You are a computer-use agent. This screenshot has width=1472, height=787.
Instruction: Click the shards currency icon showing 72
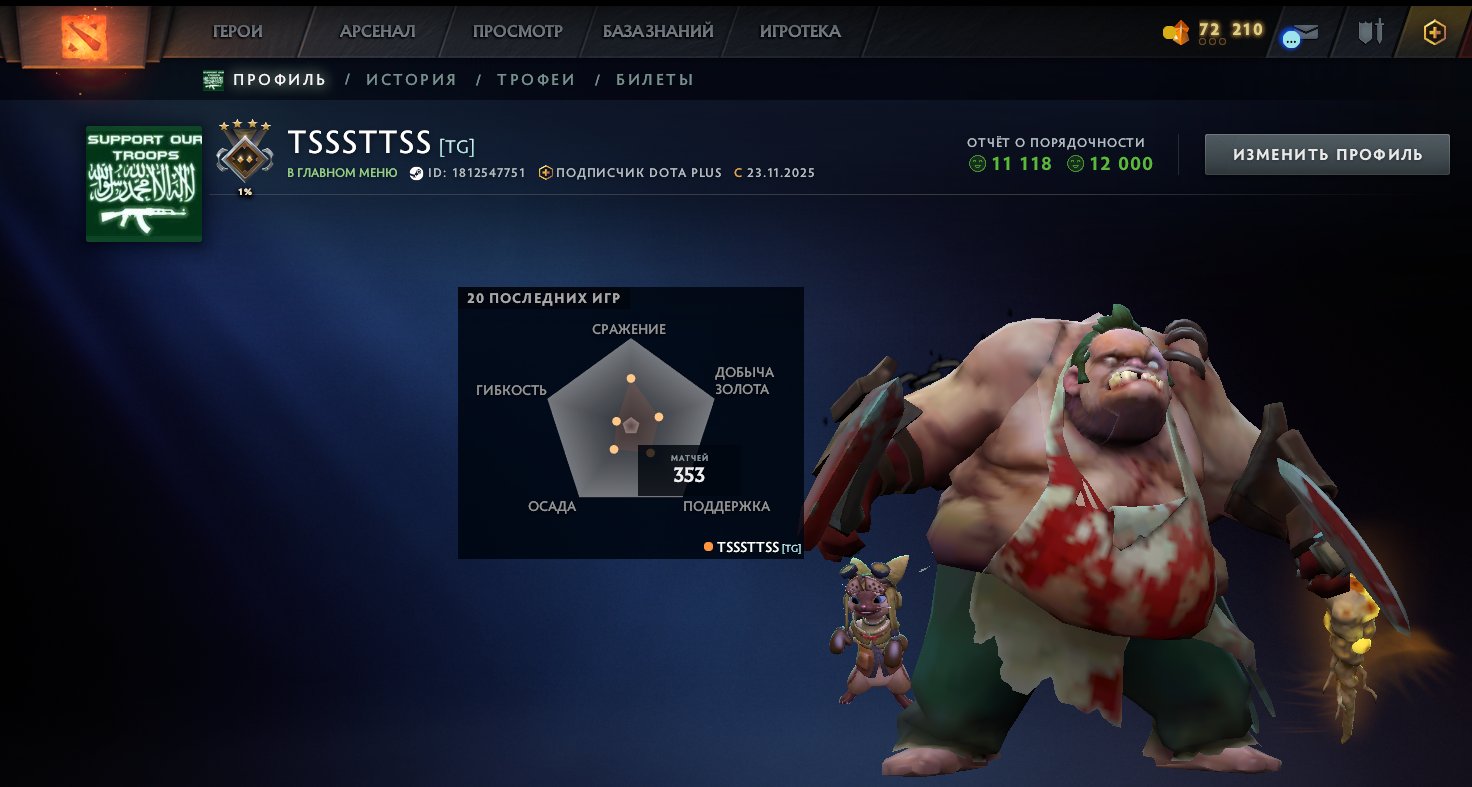tap(1176, 30)
